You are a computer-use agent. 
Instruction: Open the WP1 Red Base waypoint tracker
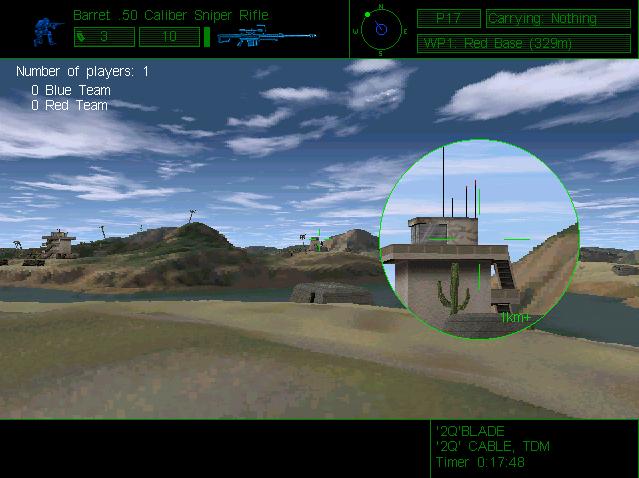tap(523, 43)
